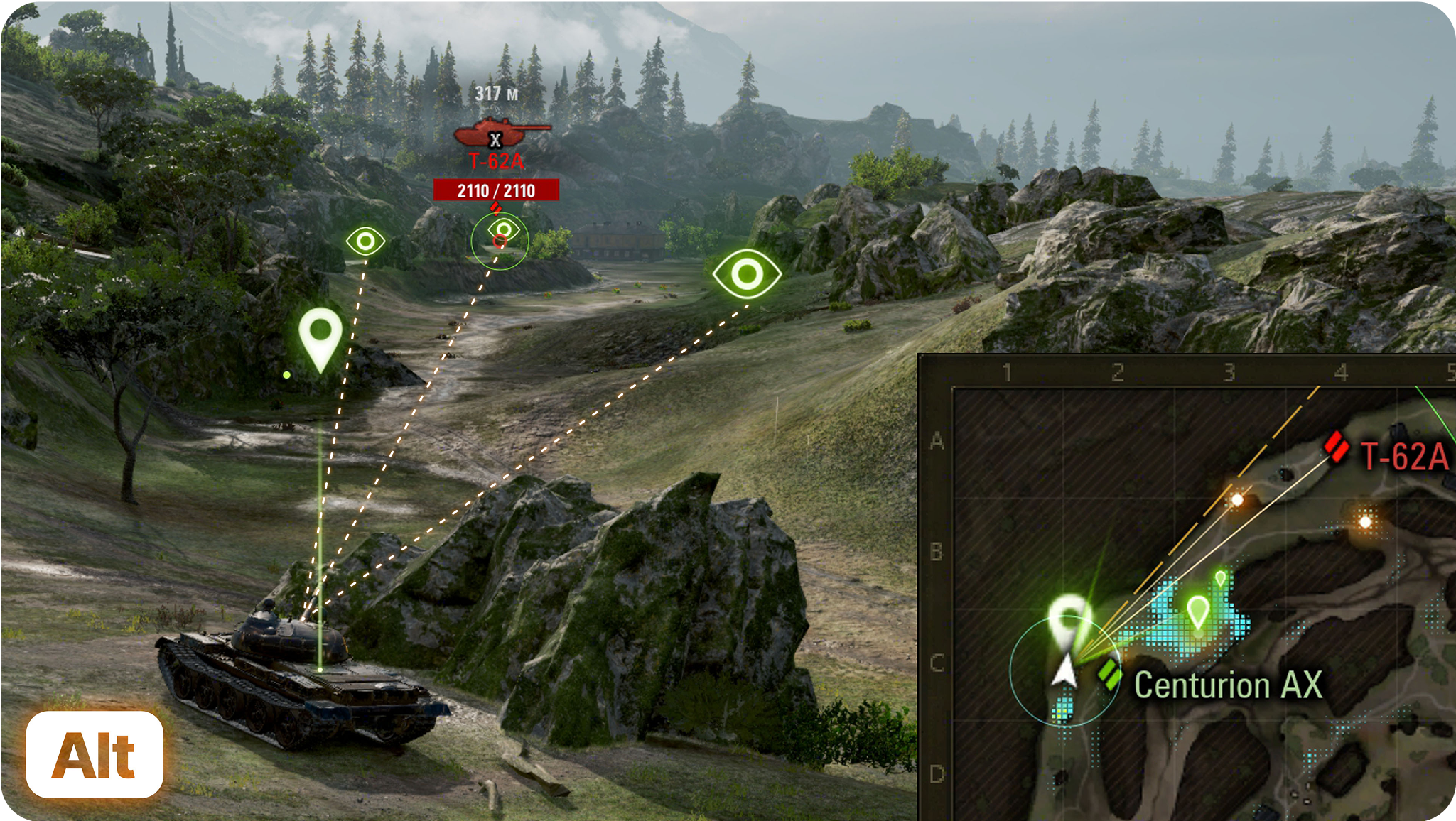Click the large location pin over the battlefield

[320, 339]
